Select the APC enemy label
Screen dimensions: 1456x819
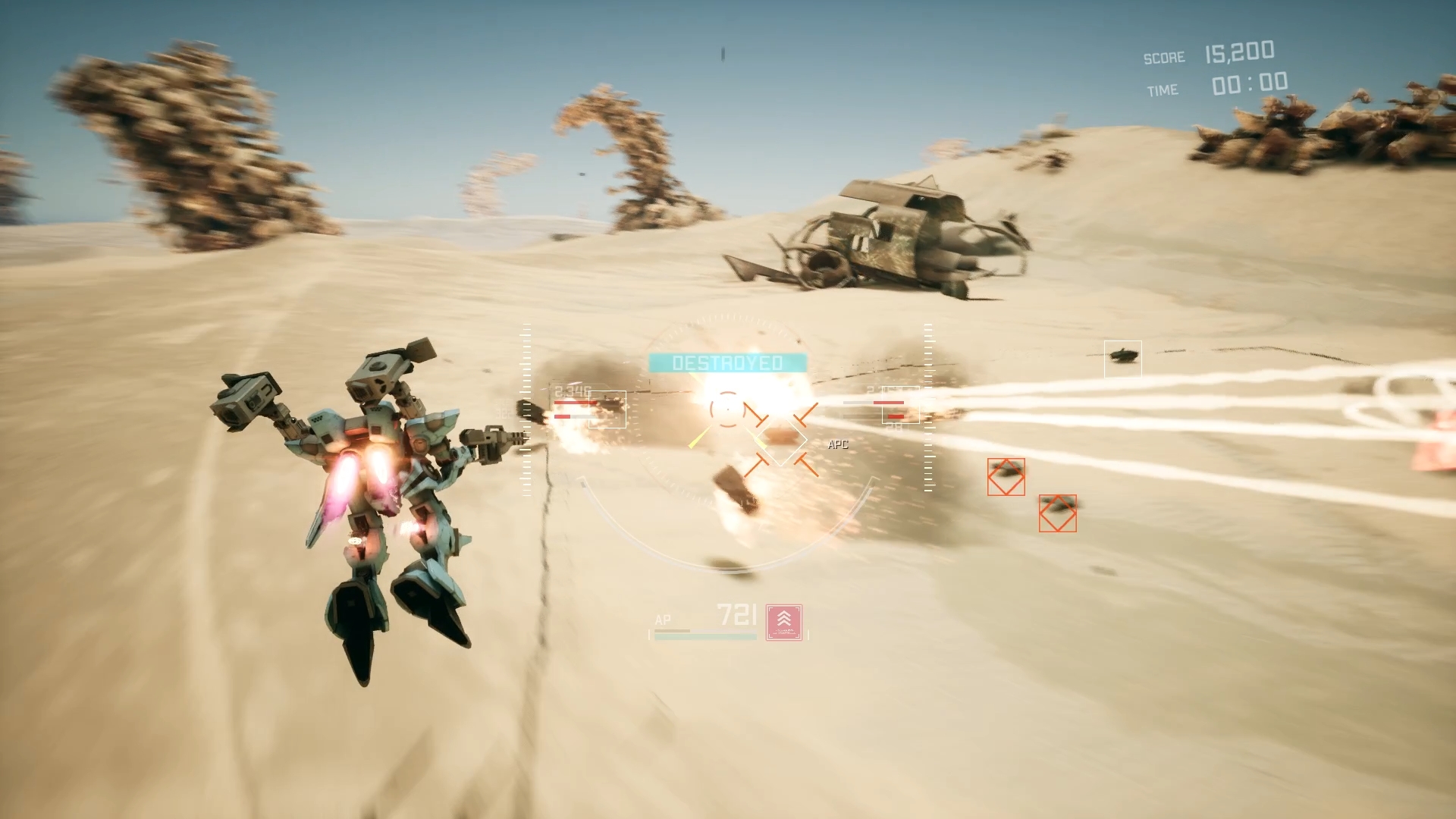point(837,444)
